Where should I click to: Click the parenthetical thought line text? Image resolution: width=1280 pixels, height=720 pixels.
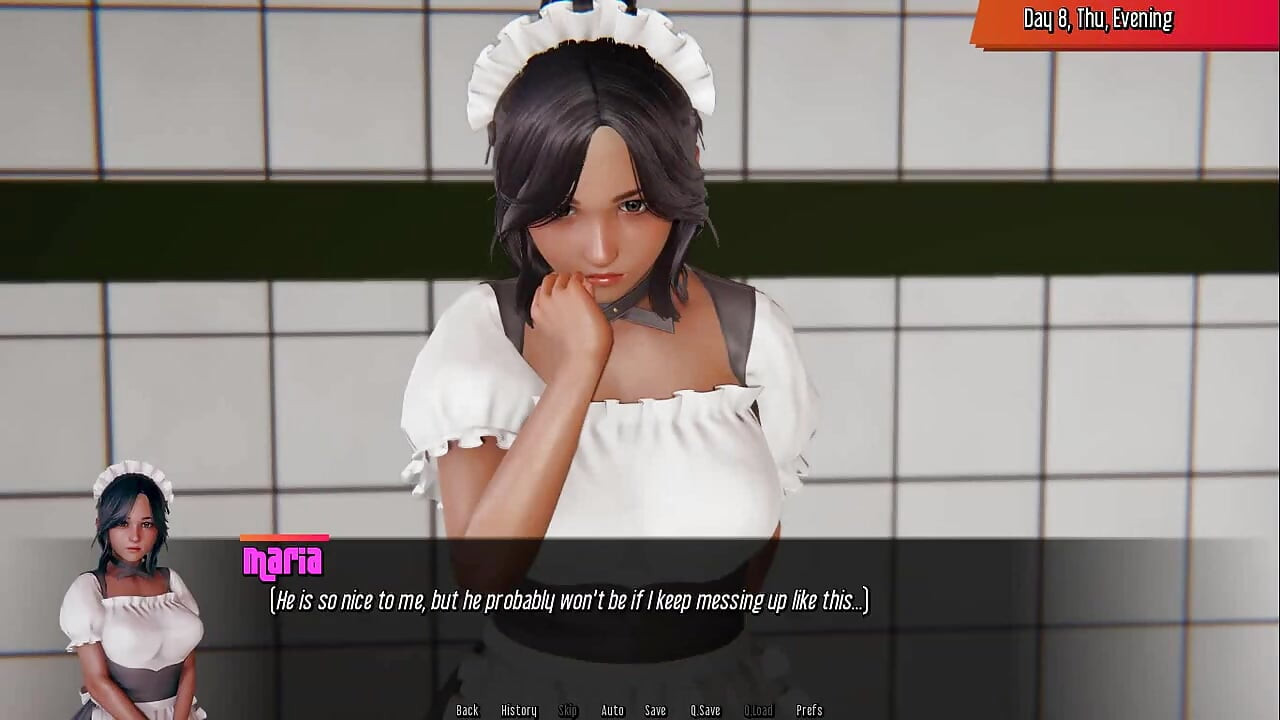tap(570, 601)
